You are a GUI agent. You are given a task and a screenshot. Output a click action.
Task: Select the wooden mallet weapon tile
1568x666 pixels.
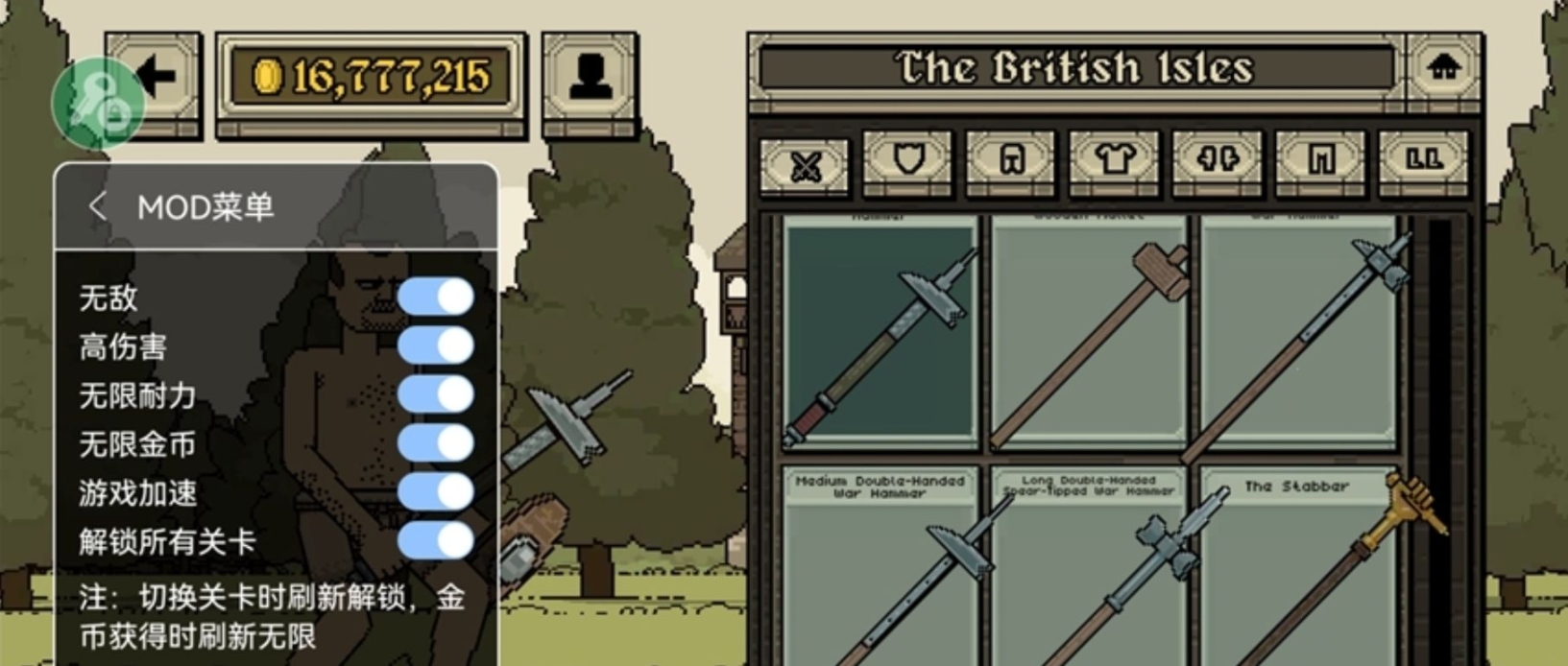[x=1088, y=333]
